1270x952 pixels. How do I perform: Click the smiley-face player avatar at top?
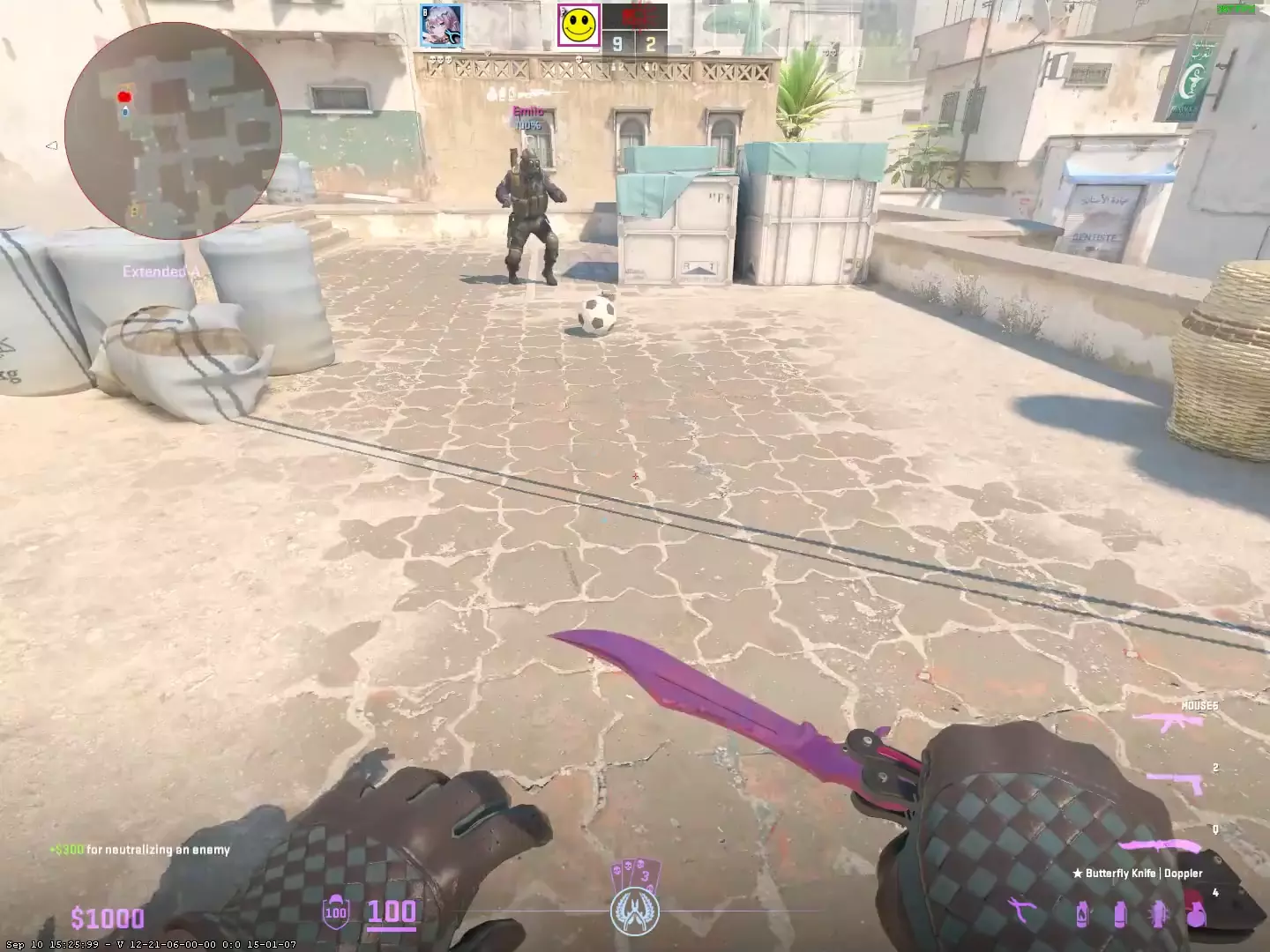coord(578,24)
